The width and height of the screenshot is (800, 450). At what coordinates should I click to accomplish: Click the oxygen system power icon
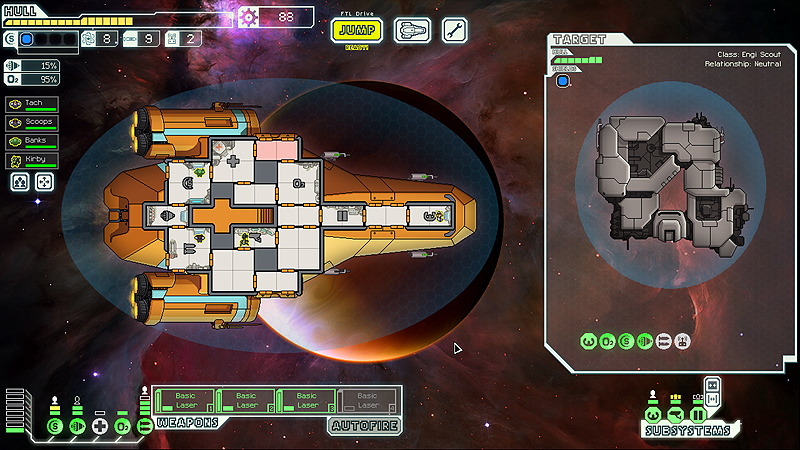[x=122, y=428]
